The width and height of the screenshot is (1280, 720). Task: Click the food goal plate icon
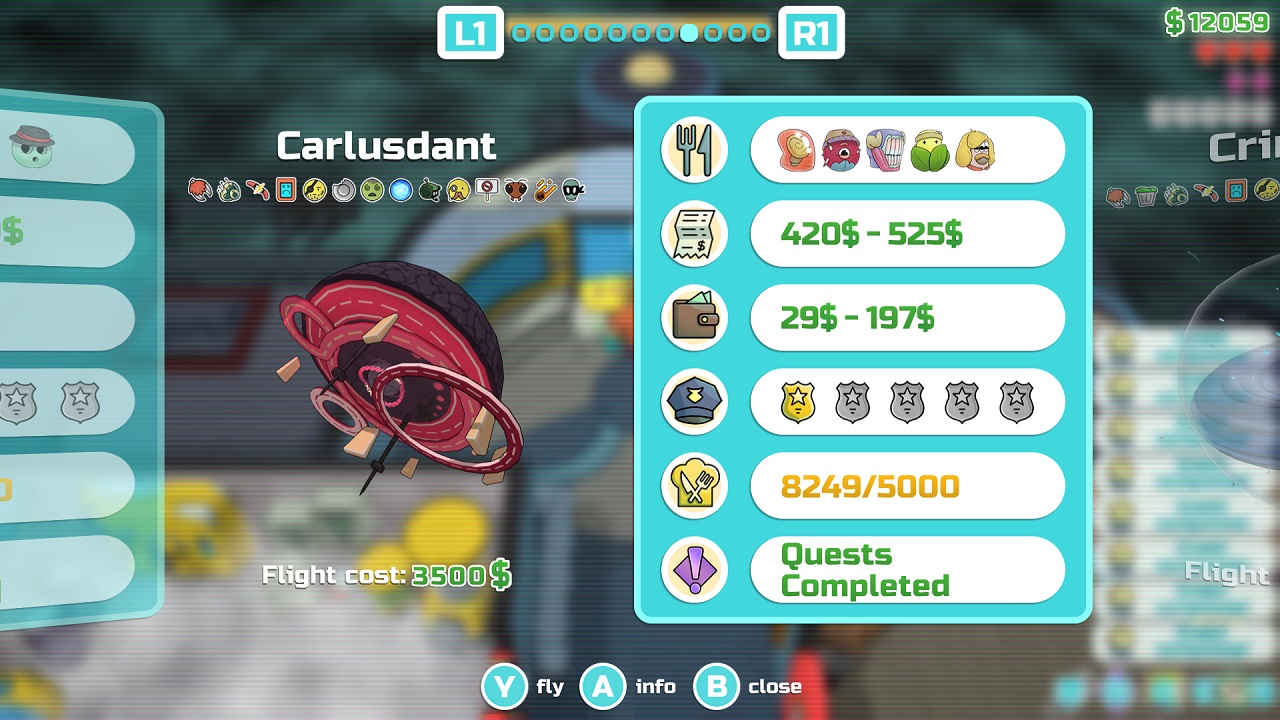click(x=695, y=486)
